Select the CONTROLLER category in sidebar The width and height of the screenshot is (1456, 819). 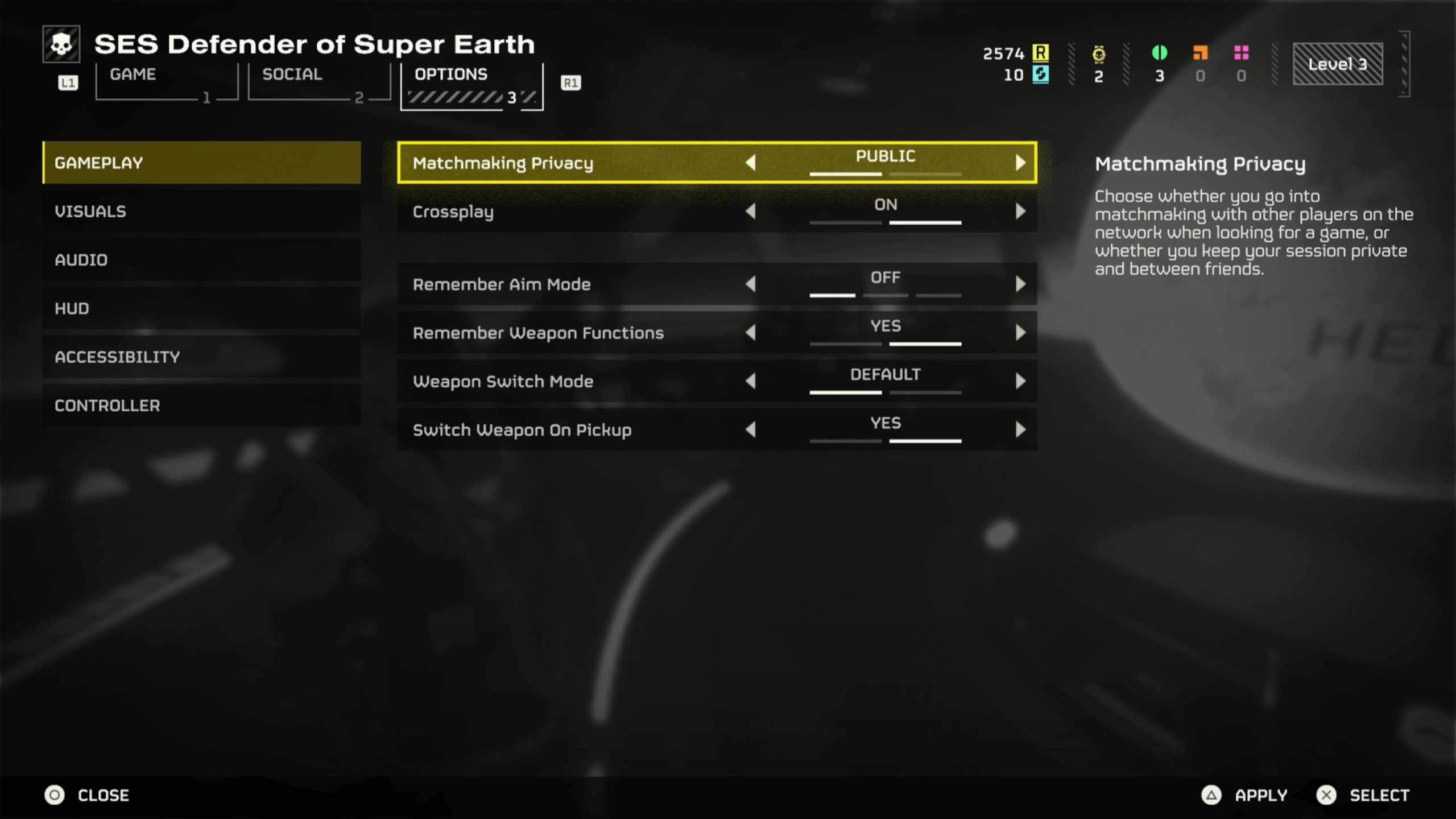[x=107, y=406]
